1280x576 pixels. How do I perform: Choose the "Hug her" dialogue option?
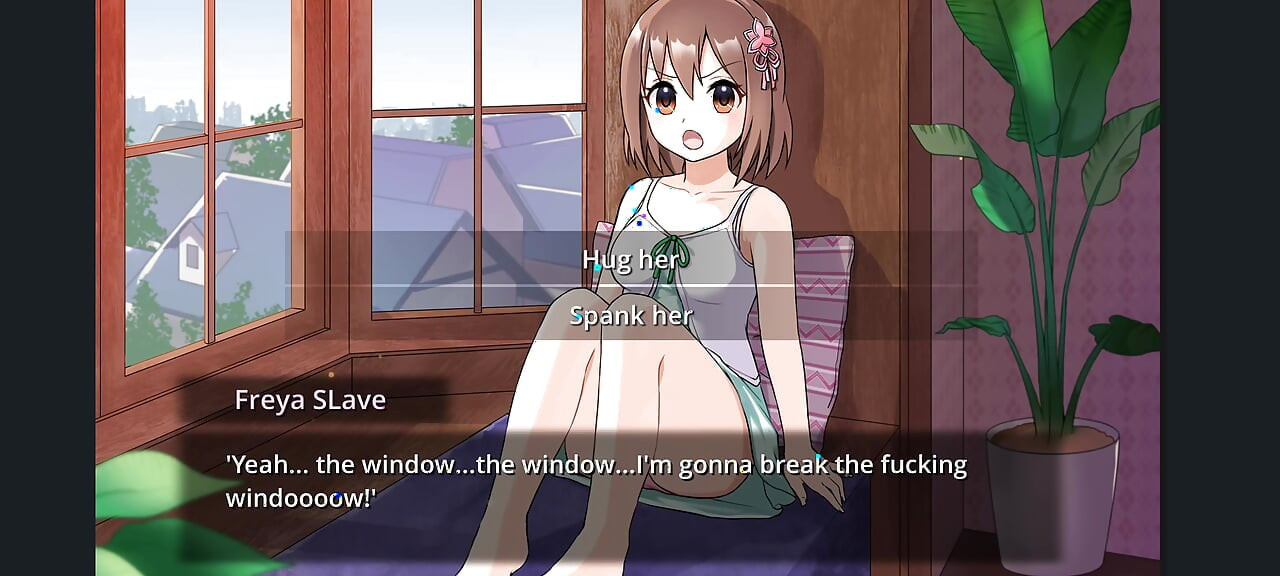coord(631,259)
